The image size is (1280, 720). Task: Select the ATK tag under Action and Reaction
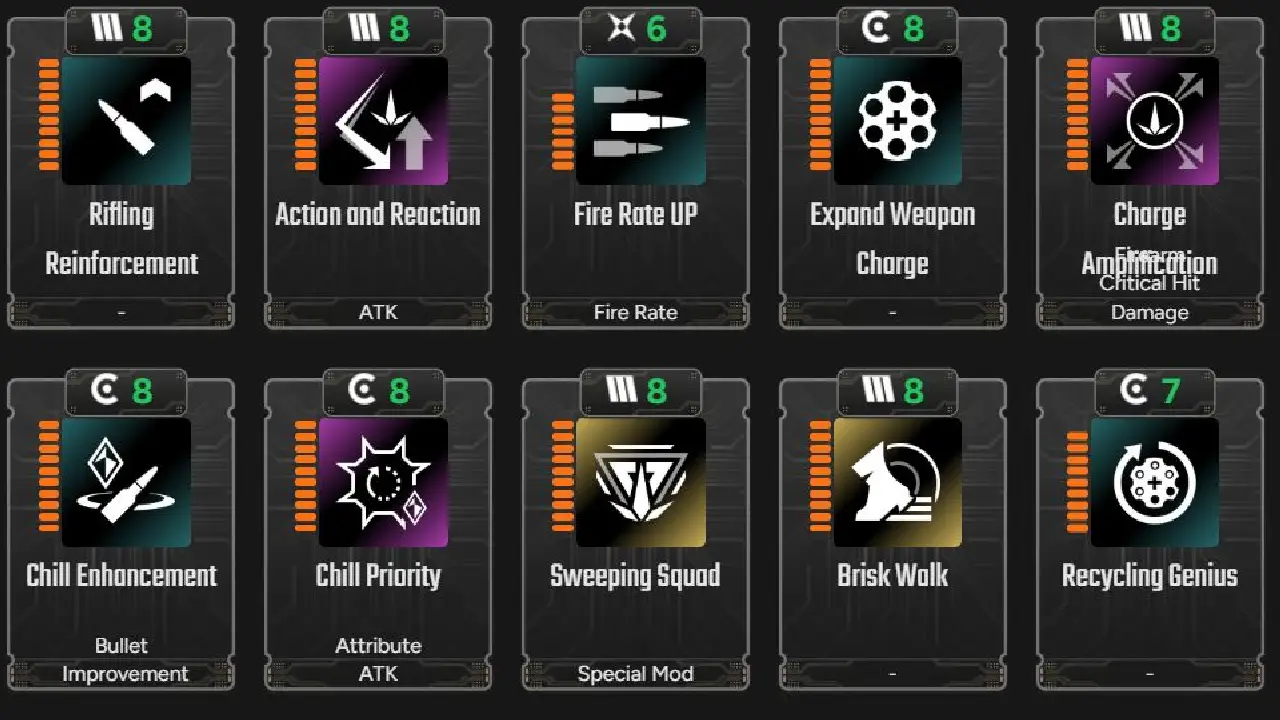[377, 312]
